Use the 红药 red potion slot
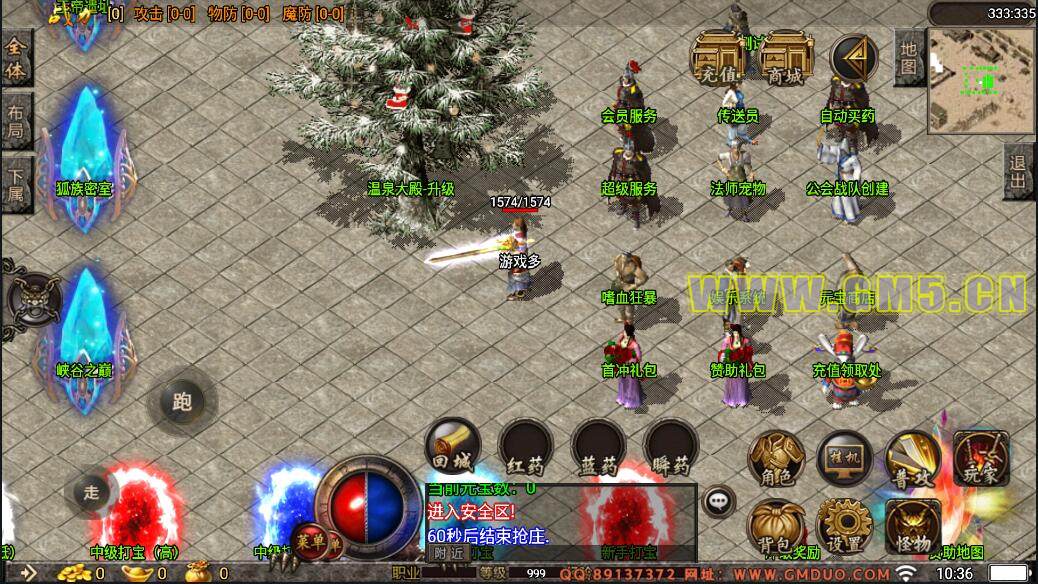1038x584 pixels. (x=526, y=445)
